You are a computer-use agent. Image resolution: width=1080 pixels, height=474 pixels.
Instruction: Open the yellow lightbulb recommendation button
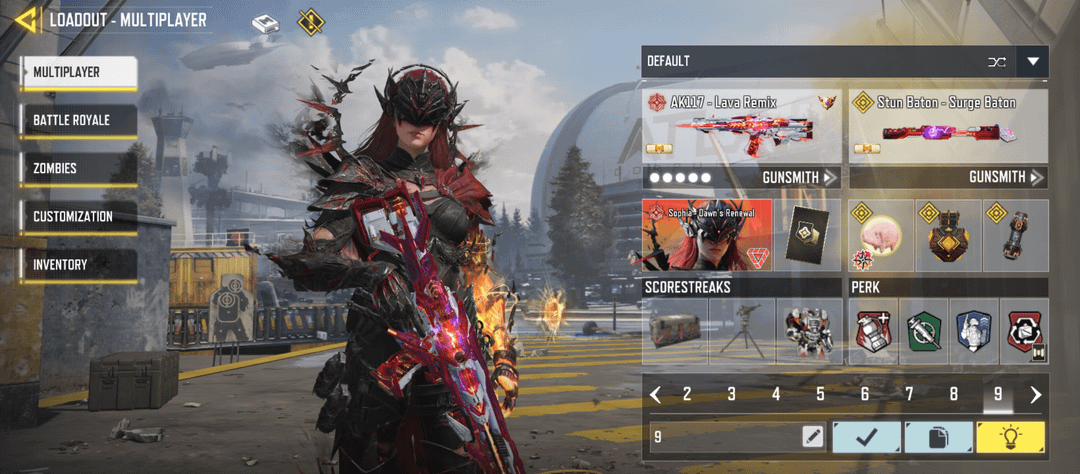[1010, 437]
